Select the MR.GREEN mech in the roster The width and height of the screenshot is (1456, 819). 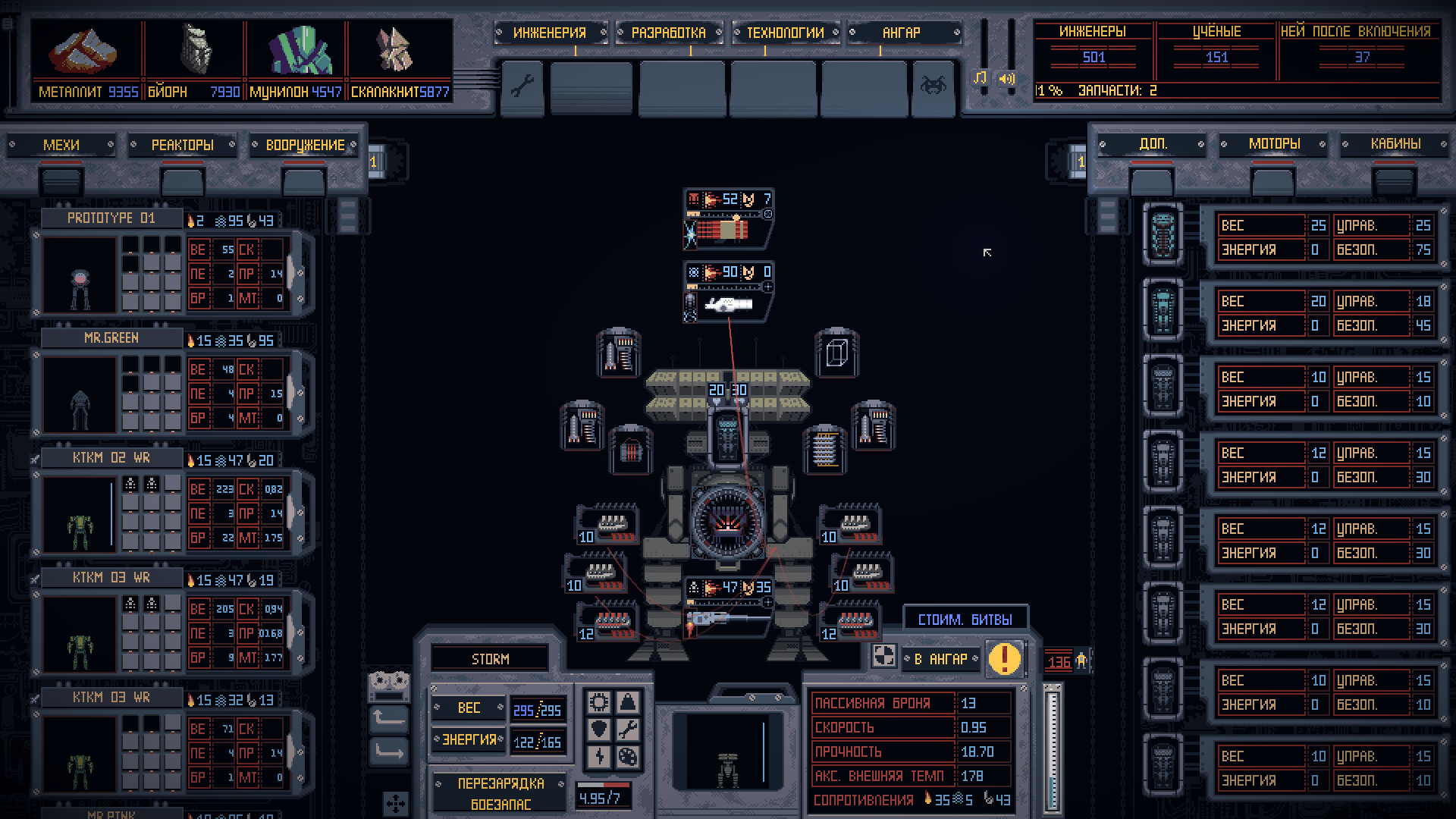[112, 337]
